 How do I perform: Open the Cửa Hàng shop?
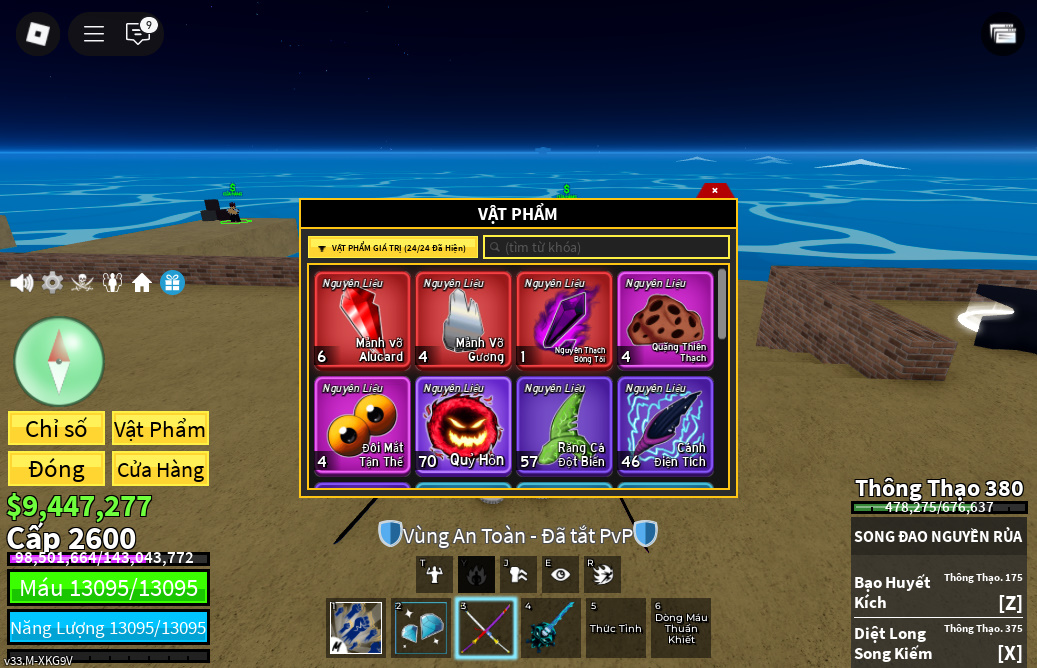pyautogui.click(x=160, y=469)
